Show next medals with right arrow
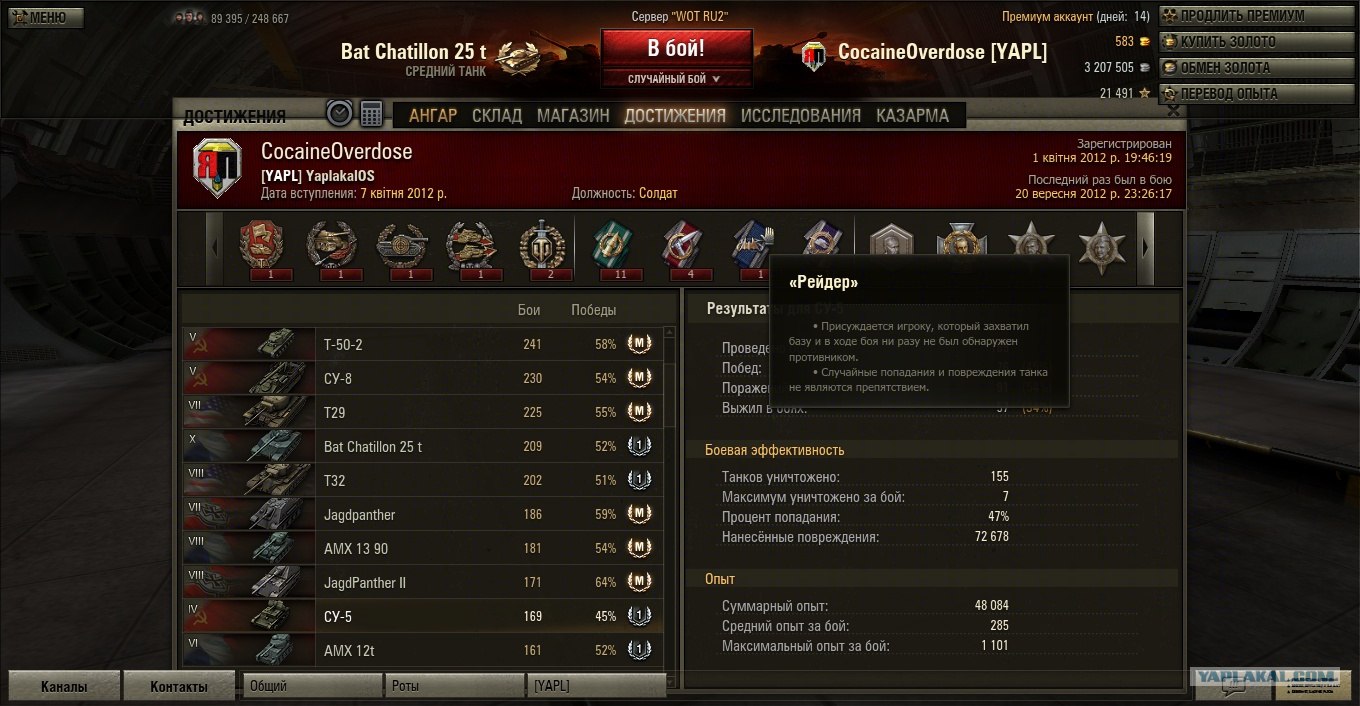The width and height of the screenshot is (1360, 706). [x=1147, y=247]
